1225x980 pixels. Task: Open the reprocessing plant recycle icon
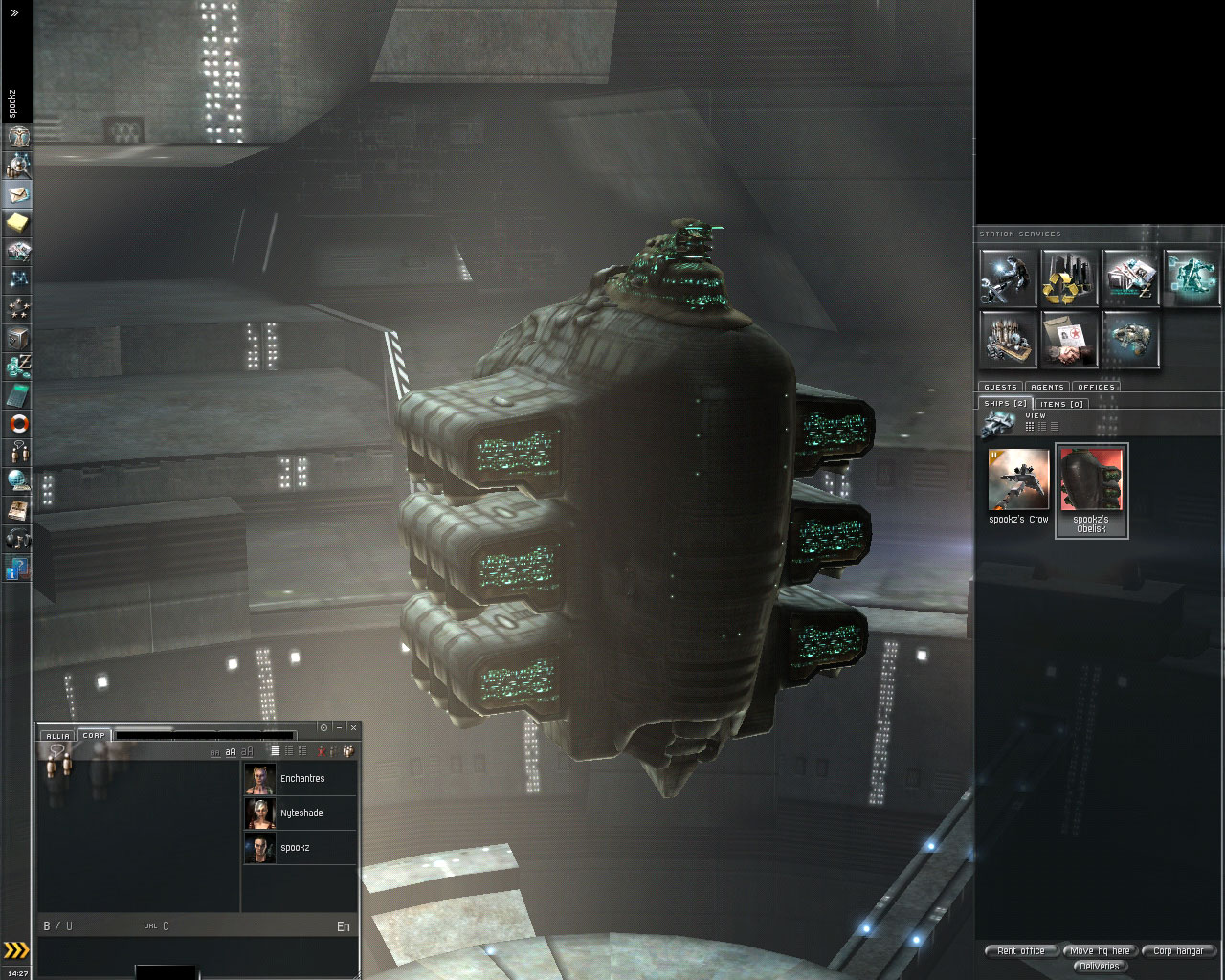click(x=1069, y=278)
